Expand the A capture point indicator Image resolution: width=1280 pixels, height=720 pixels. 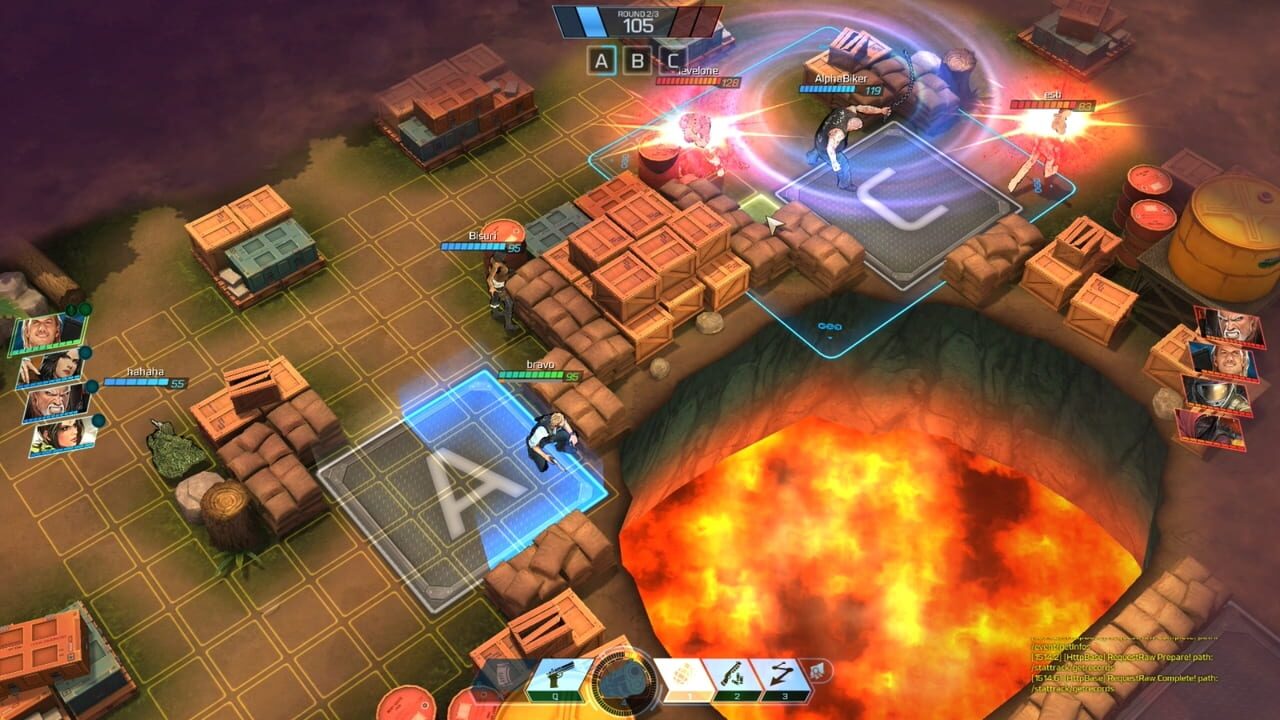click(602, 60)
